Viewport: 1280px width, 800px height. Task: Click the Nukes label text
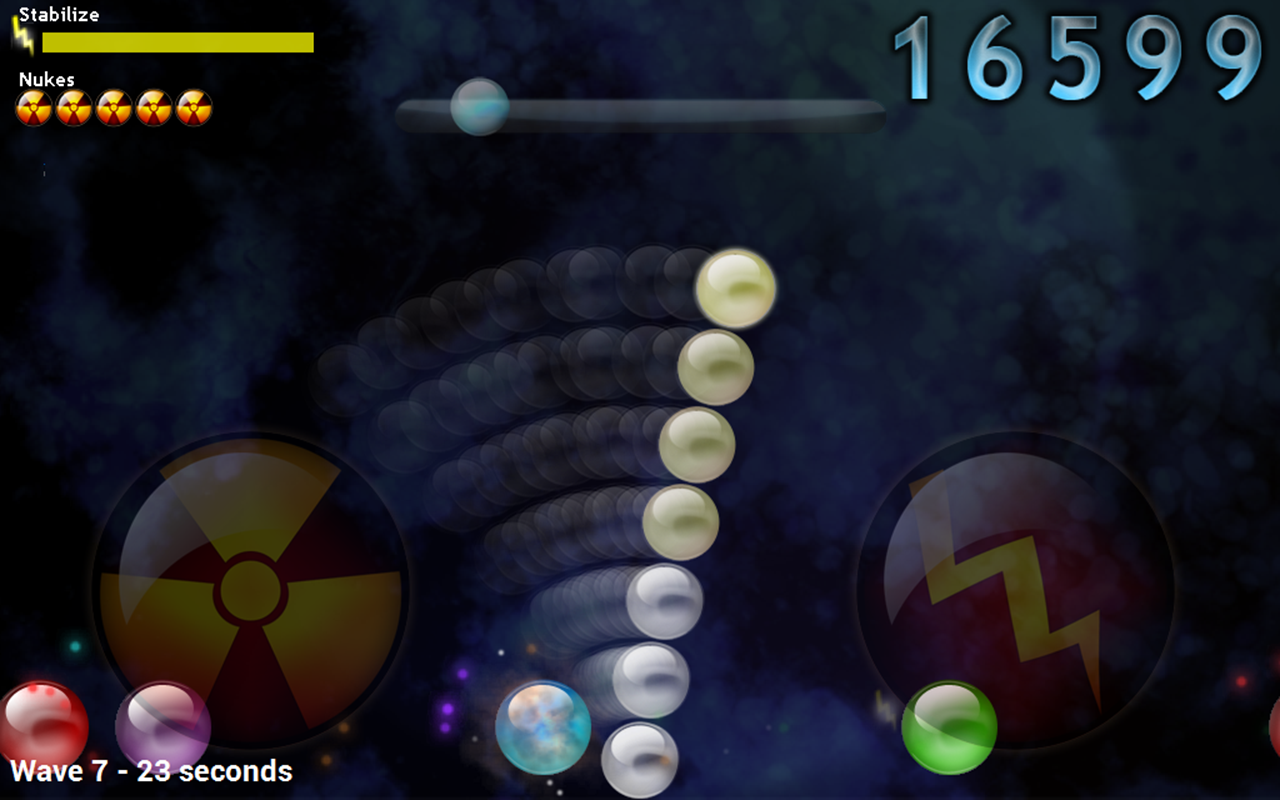48,79
